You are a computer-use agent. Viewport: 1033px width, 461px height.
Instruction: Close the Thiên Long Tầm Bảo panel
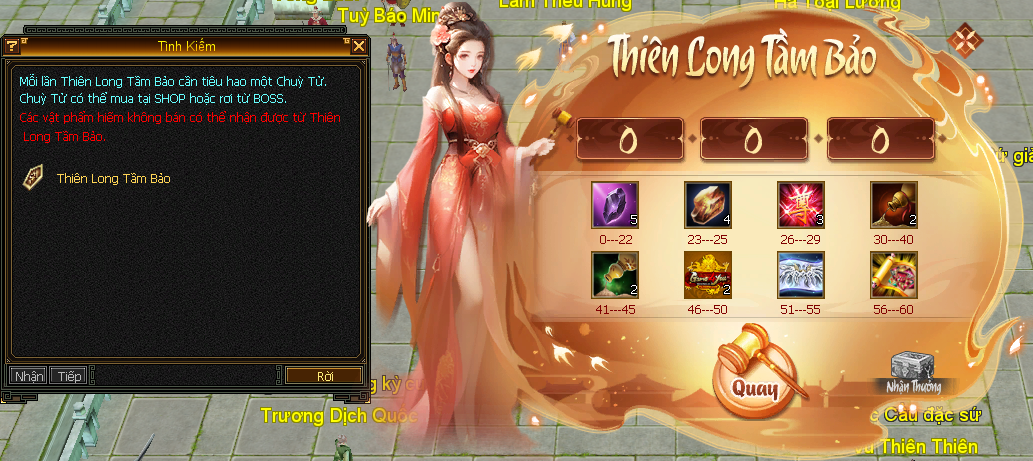click(x=965, y=41)
